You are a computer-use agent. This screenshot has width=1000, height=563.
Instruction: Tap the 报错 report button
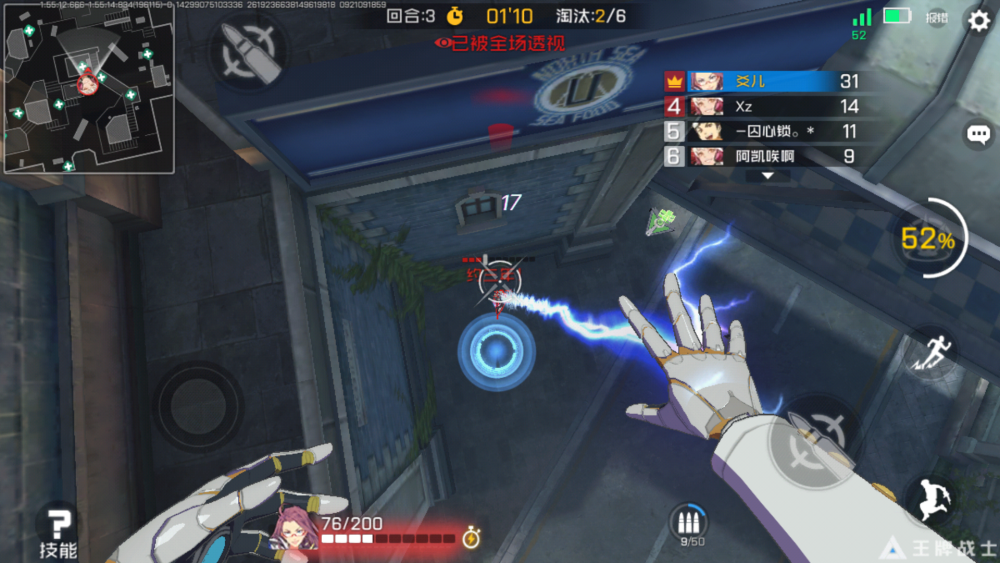point(937,17)
